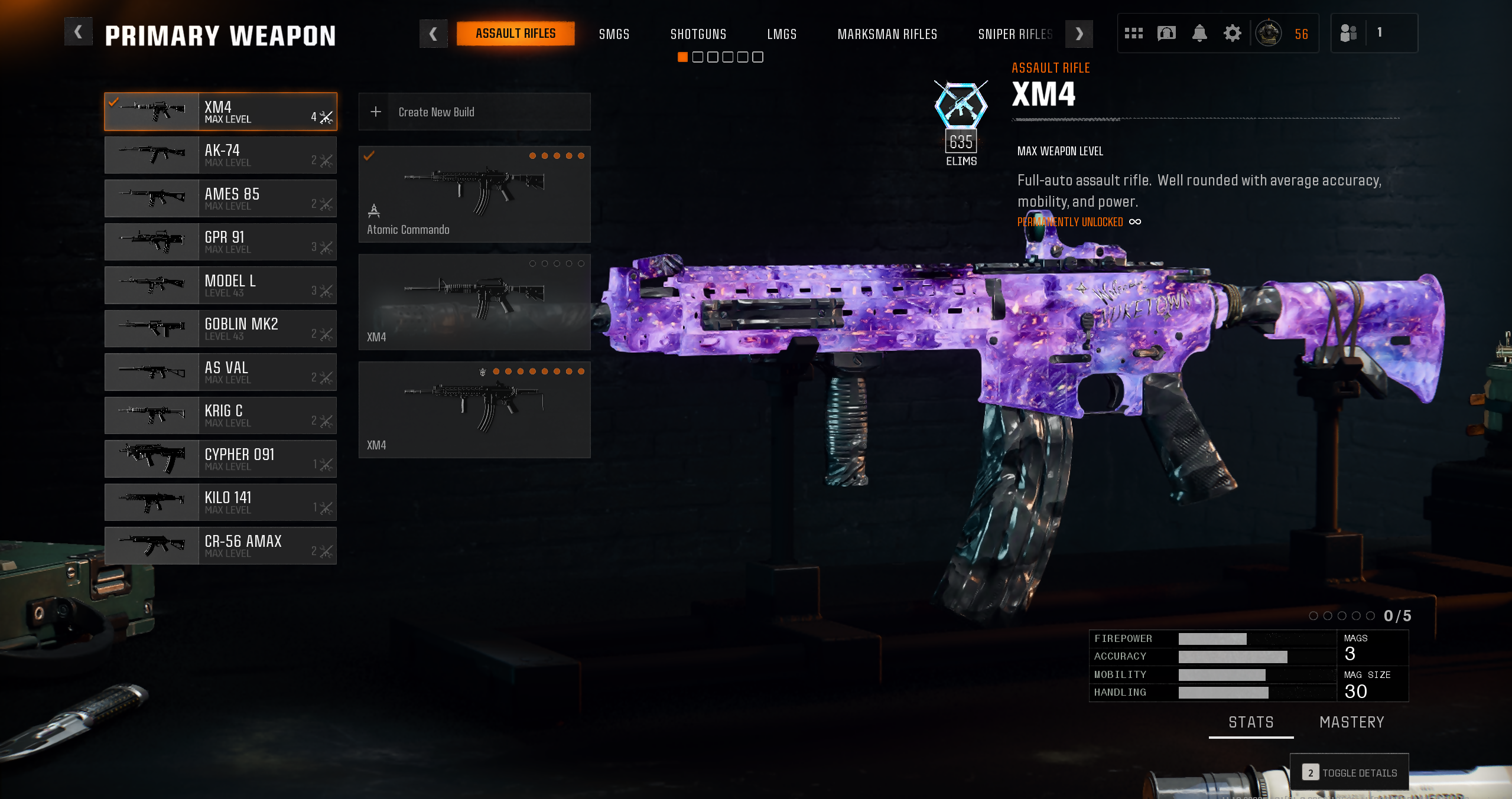Pick the CR-56 AMAX weapon
The height and width of the screenshot is (799, 1512).
coord(220,546)
